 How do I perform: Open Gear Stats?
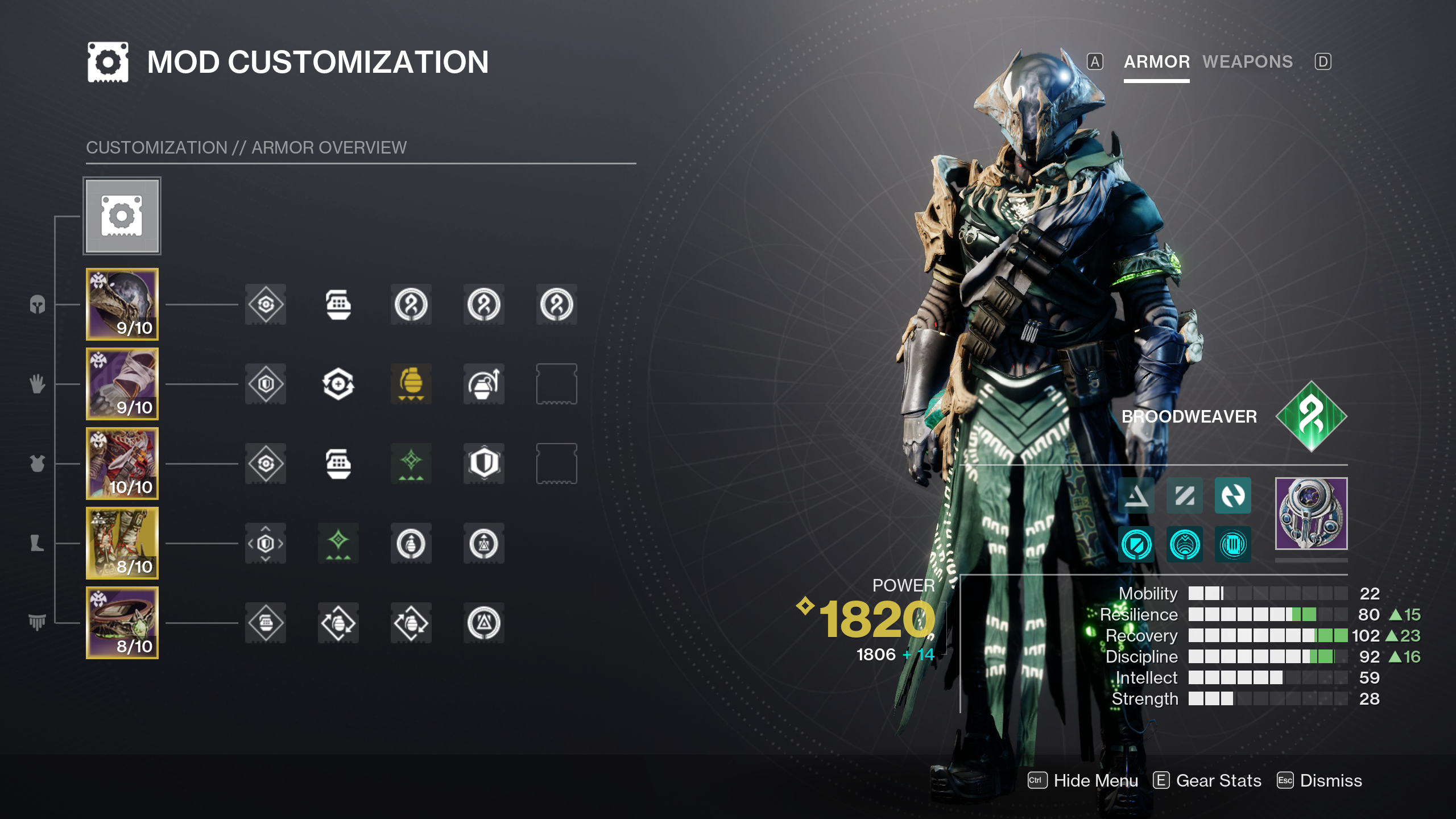(x=1217, y=780)
